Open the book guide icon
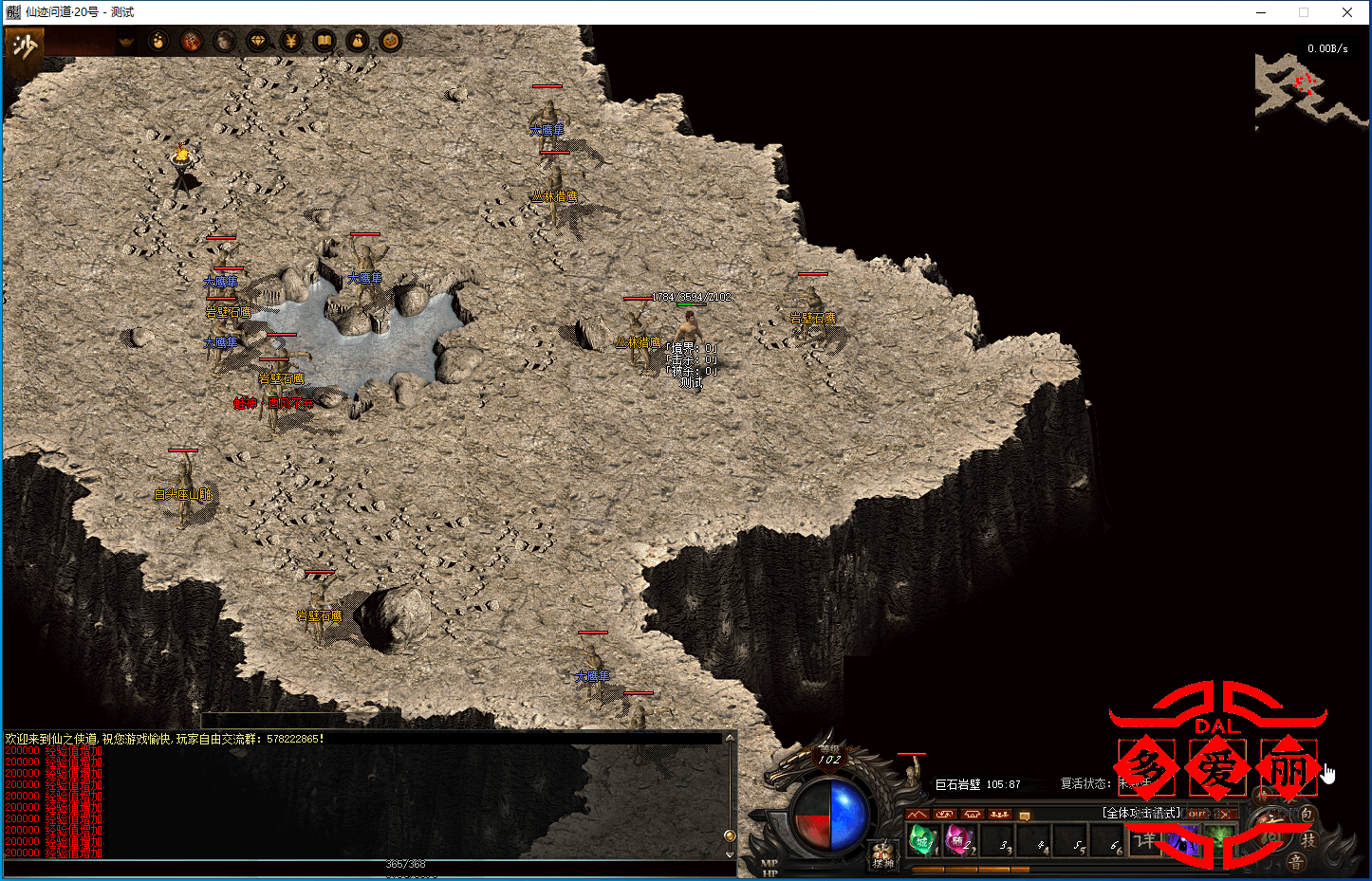The width and height of the screenshot is (1372, 881). click(324, 41)
